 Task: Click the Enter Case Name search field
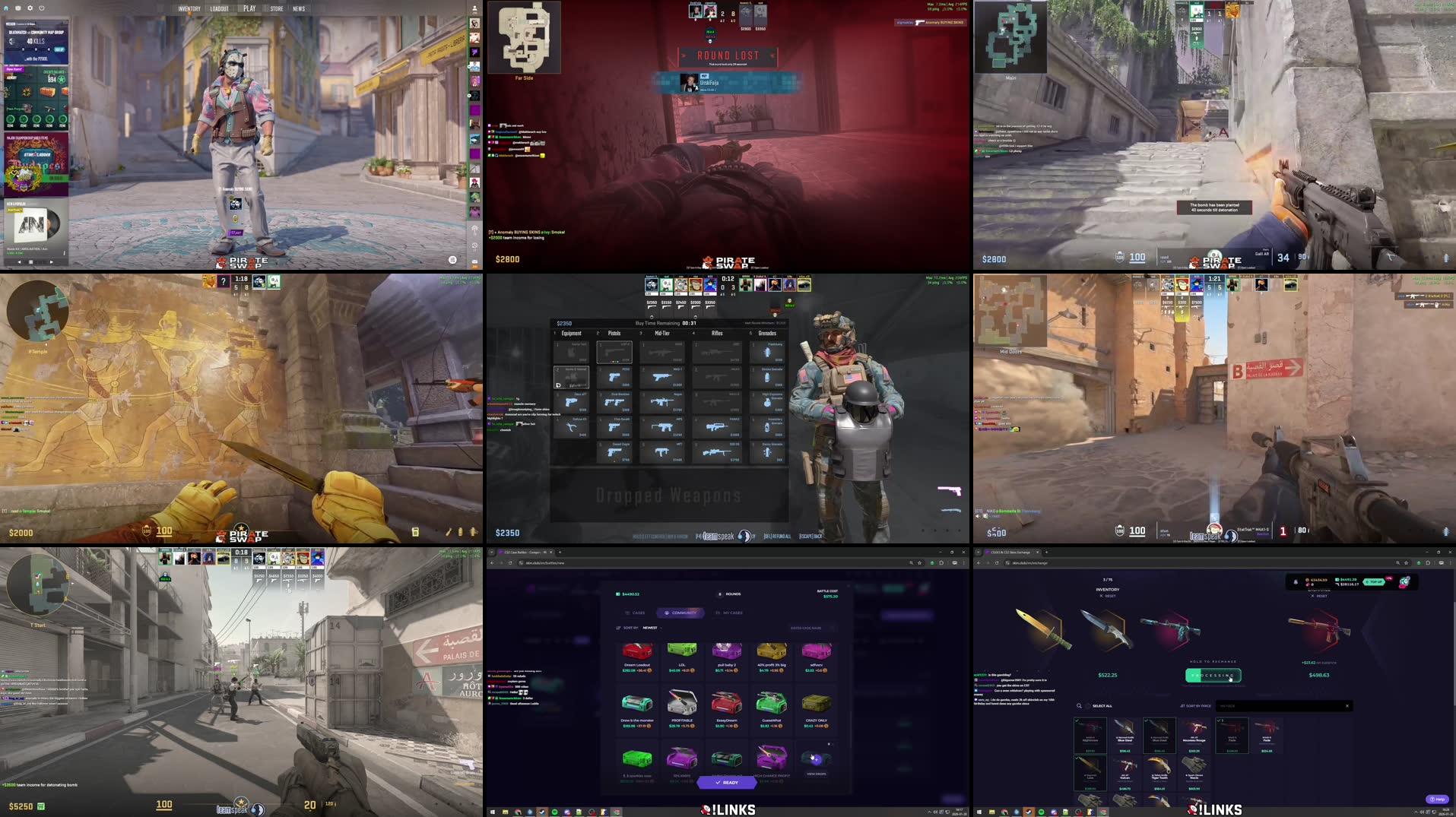(806, 628)
